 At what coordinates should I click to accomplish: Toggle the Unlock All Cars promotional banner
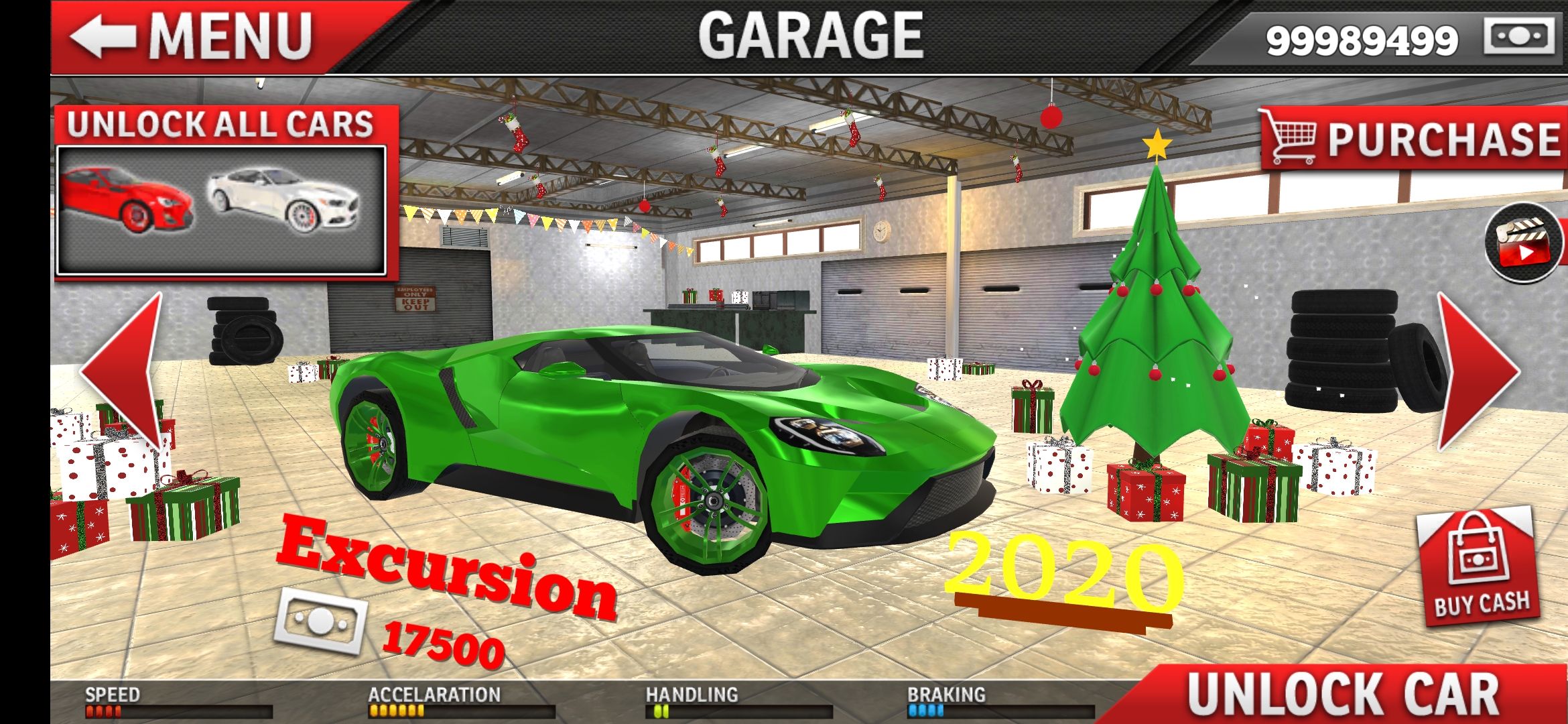[x=221, y=124]
